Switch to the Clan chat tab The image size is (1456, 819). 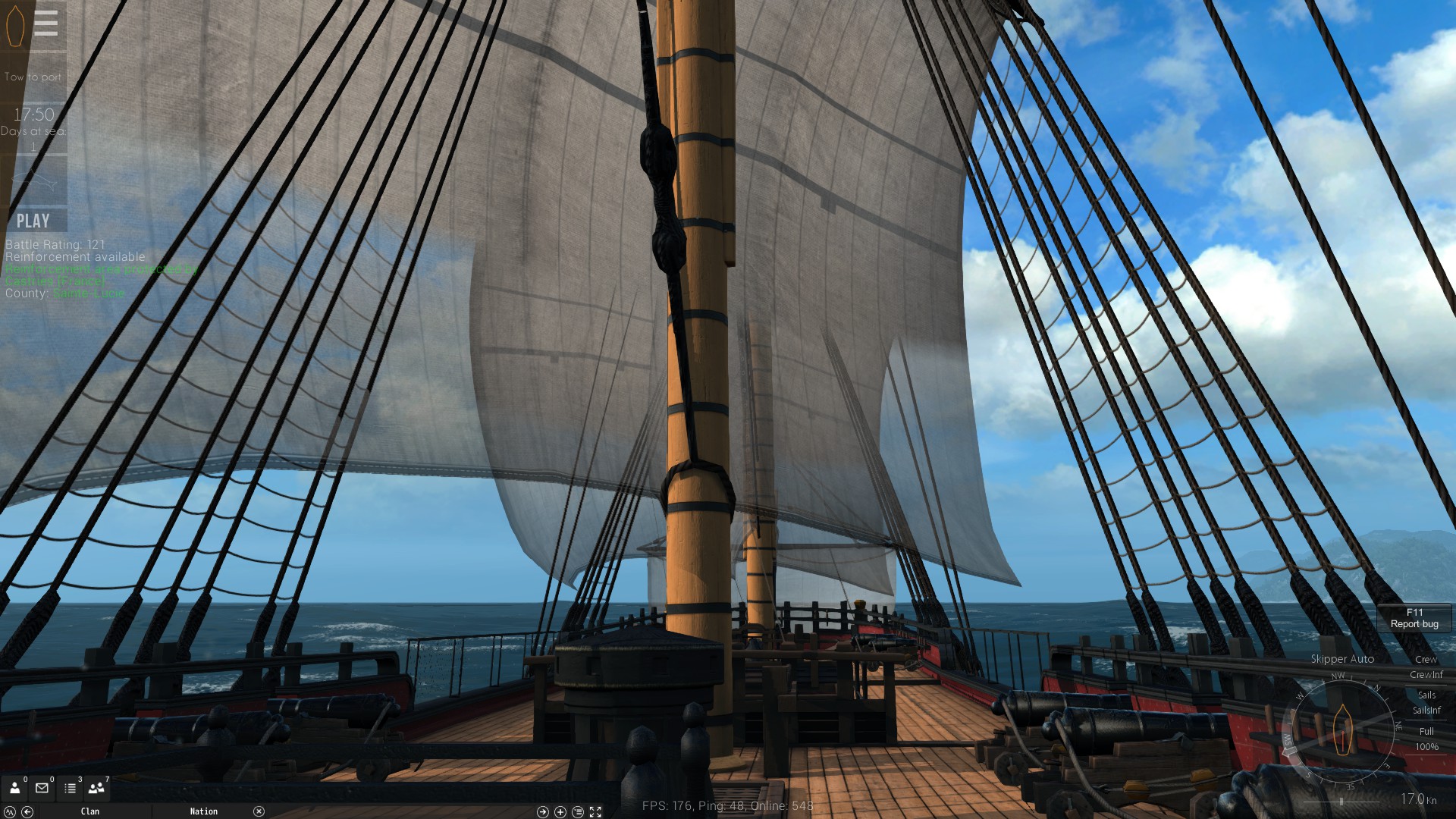pos(90,811)
